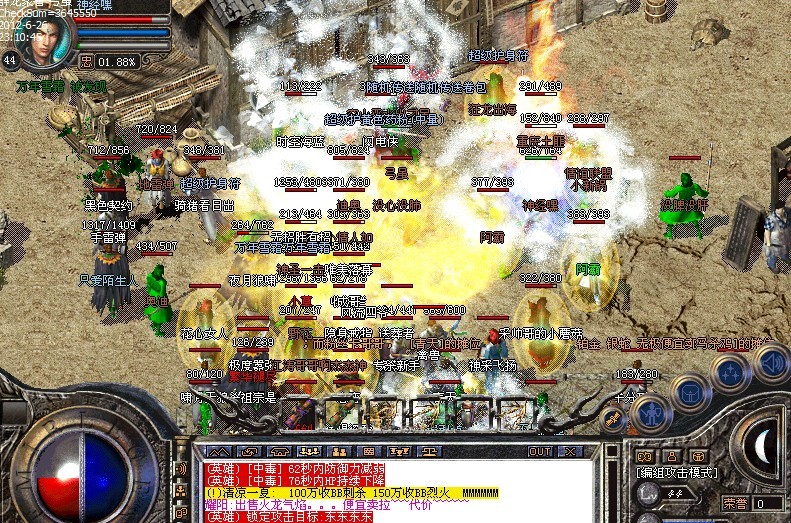
Task: Click the OUT button on the chat bar
Action: click(x=540, y=452)
